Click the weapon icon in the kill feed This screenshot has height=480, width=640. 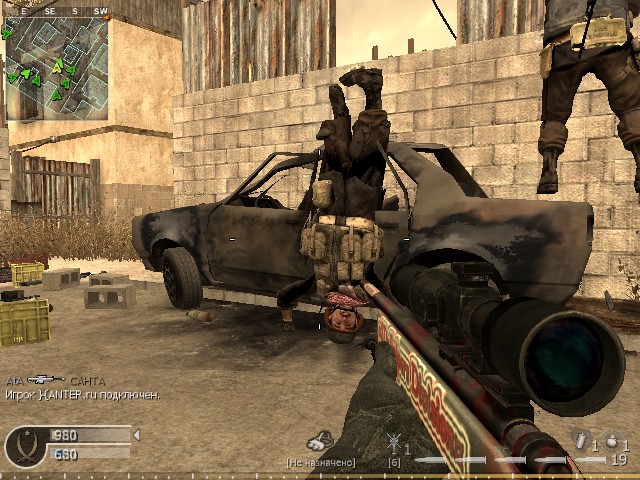(45, 380)
